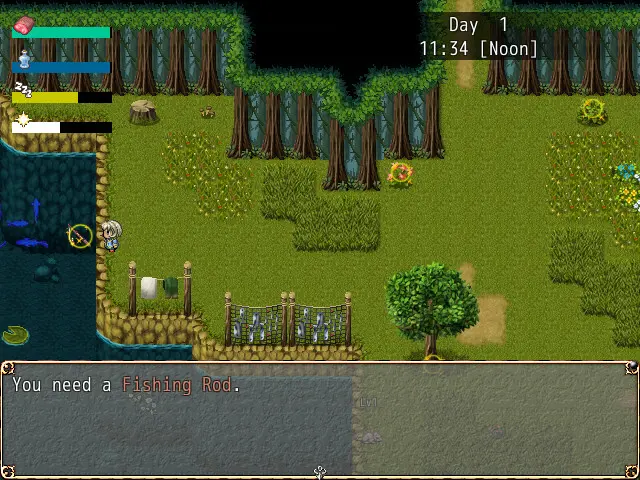Image resolution: width=640 pixels, height=480 pixels.
Task: Click the dialogue continue arrow indicator
Action: point(320,472)
